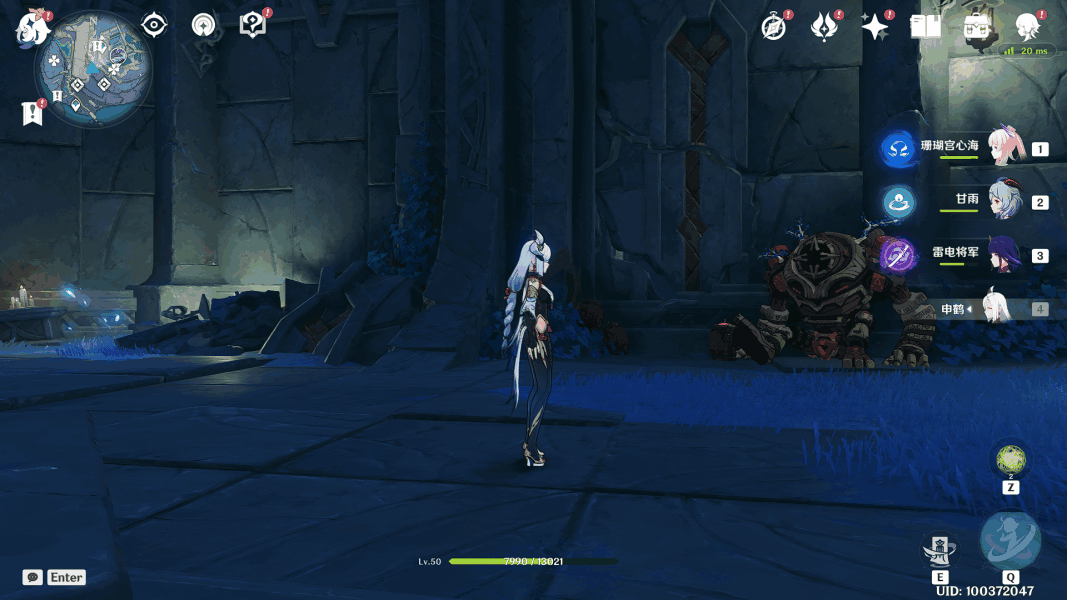The width and height of the screenshot is (1067, 600).
Task: Open the quest log bookmark icon
Action: [x=32, y=114]
